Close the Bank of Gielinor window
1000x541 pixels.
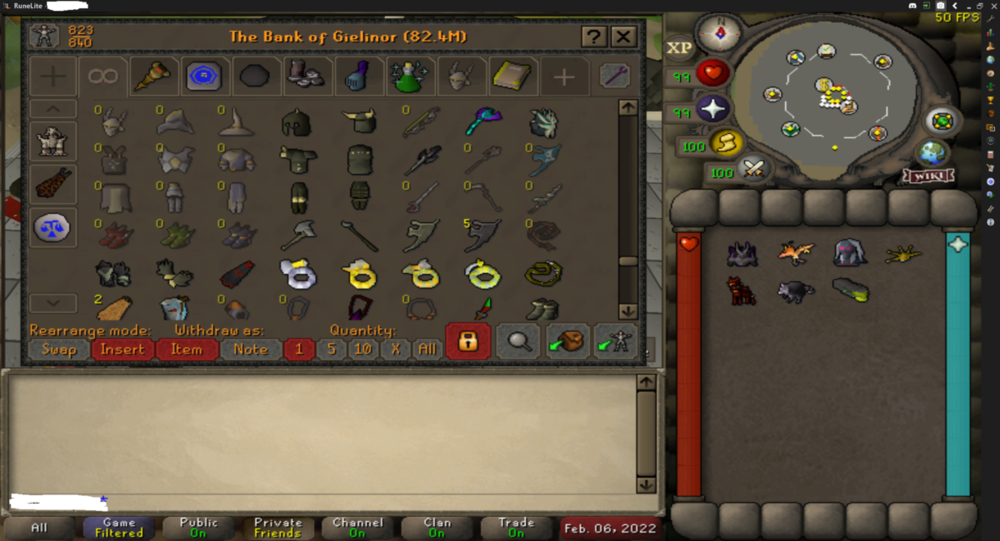[623, 37]
